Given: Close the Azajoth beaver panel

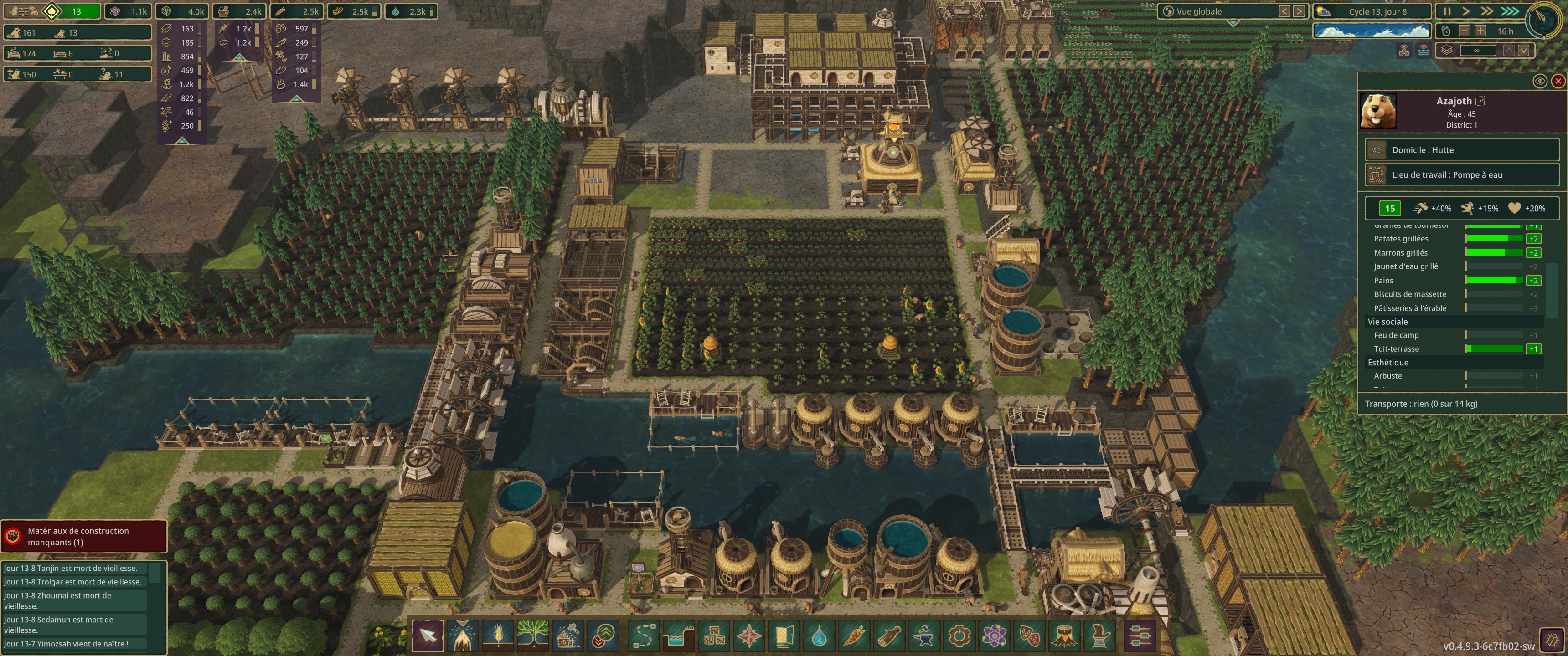Looking at the screenshot, I should [x=1558, y=81].
